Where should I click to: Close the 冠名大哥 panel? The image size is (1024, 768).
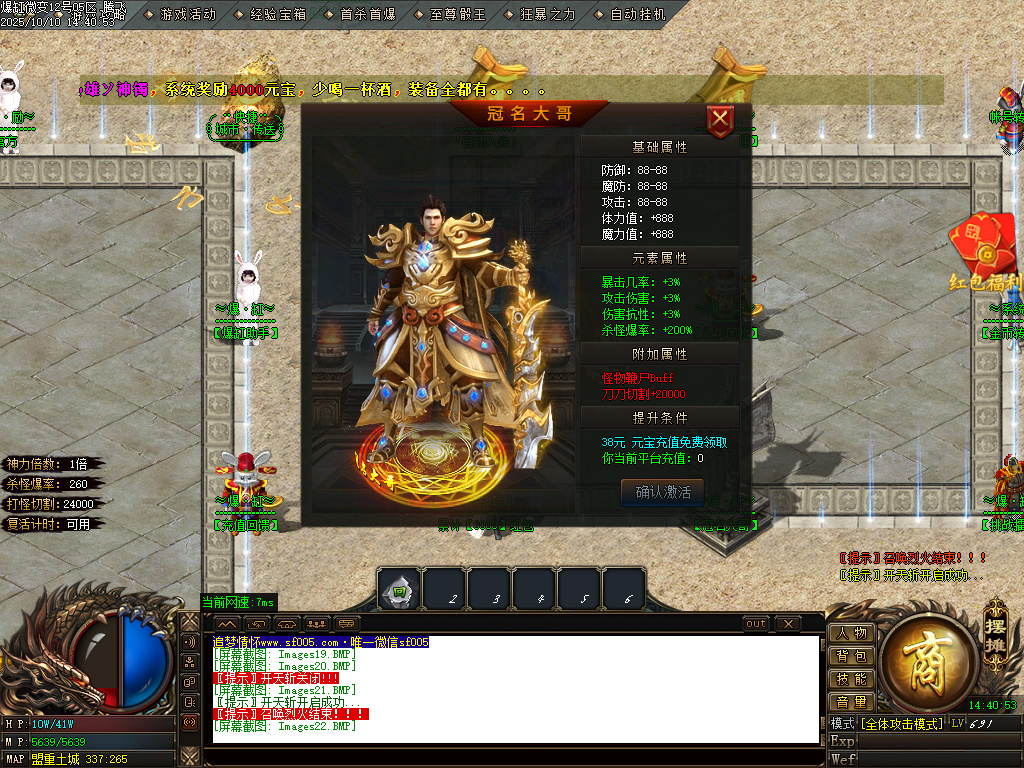pos(720,121)
